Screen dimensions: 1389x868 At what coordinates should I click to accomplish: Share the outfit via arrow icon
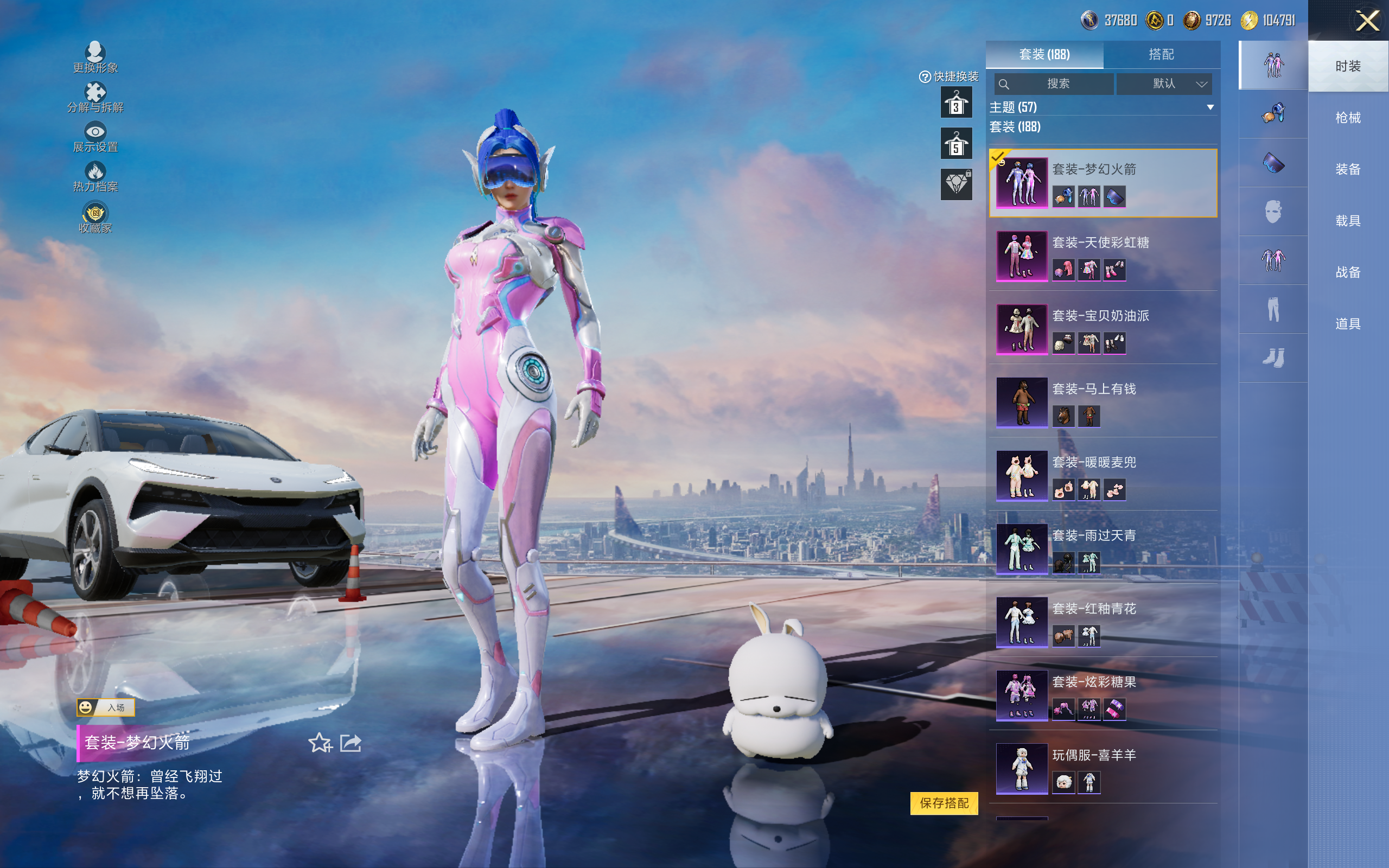point(351,743)
